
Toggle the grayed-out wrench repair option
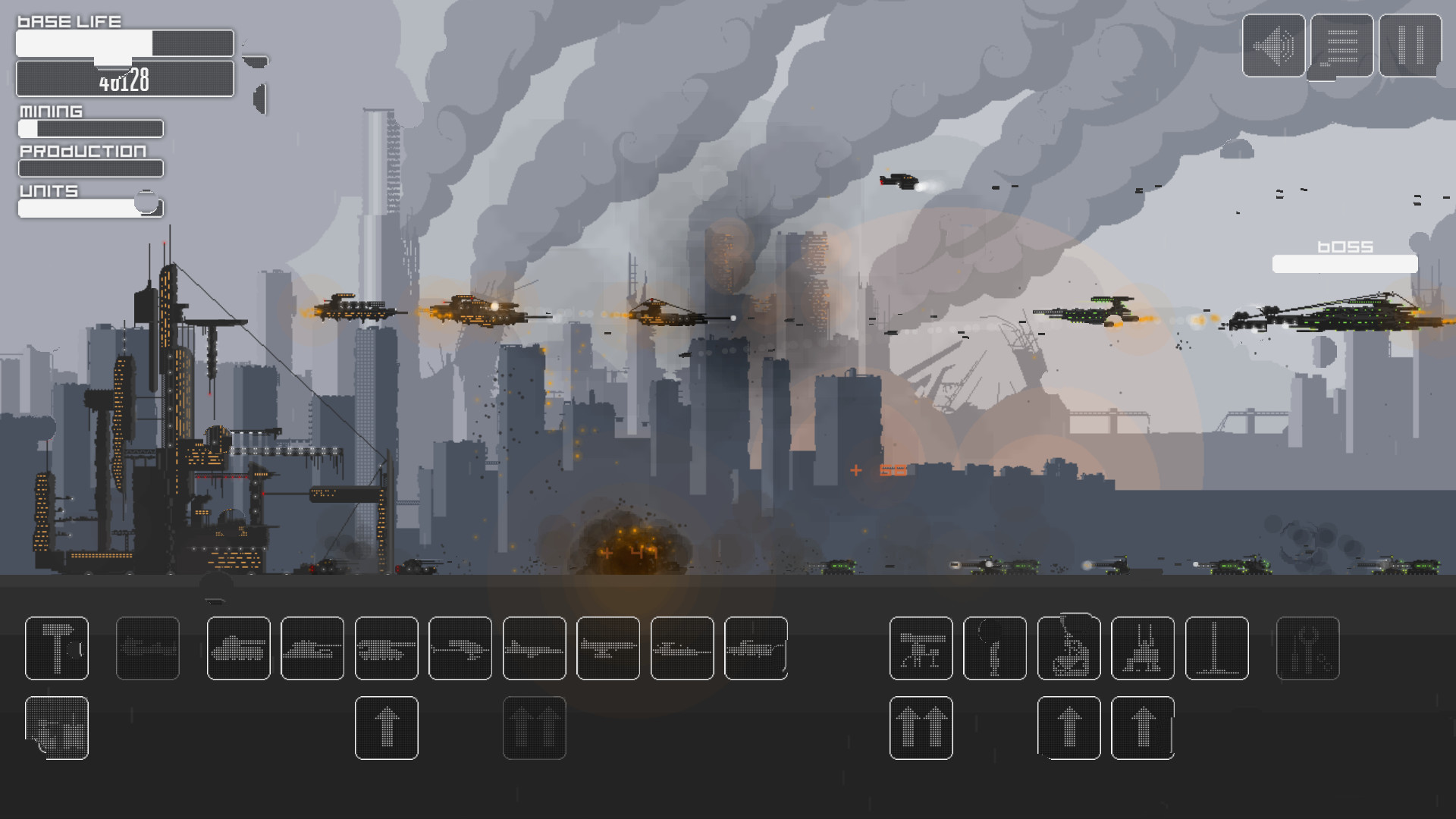(x=1307, y=650)
